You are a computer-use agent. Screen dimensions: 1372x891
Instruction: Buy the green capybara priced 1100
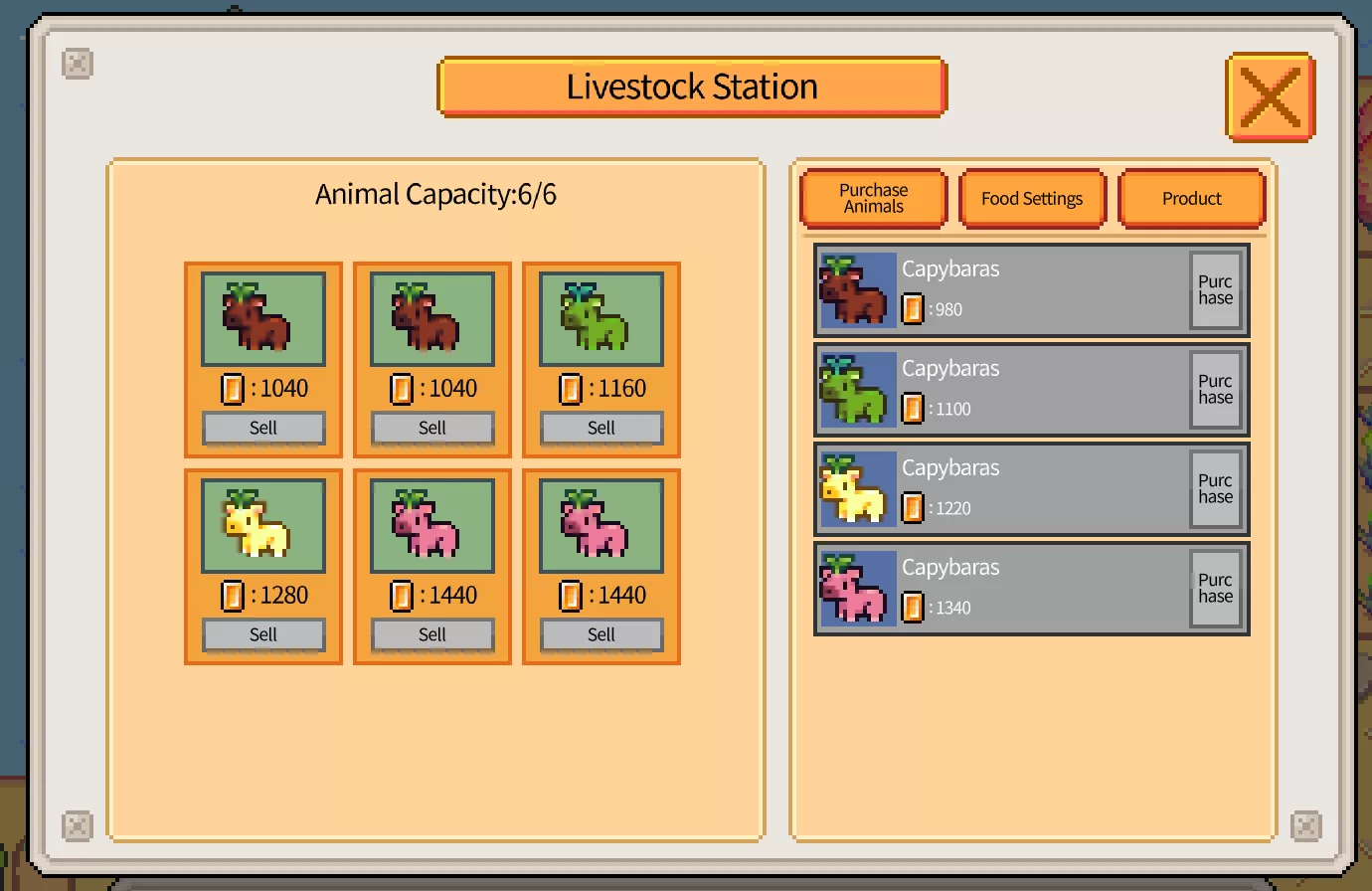[x=1215, y=390]
